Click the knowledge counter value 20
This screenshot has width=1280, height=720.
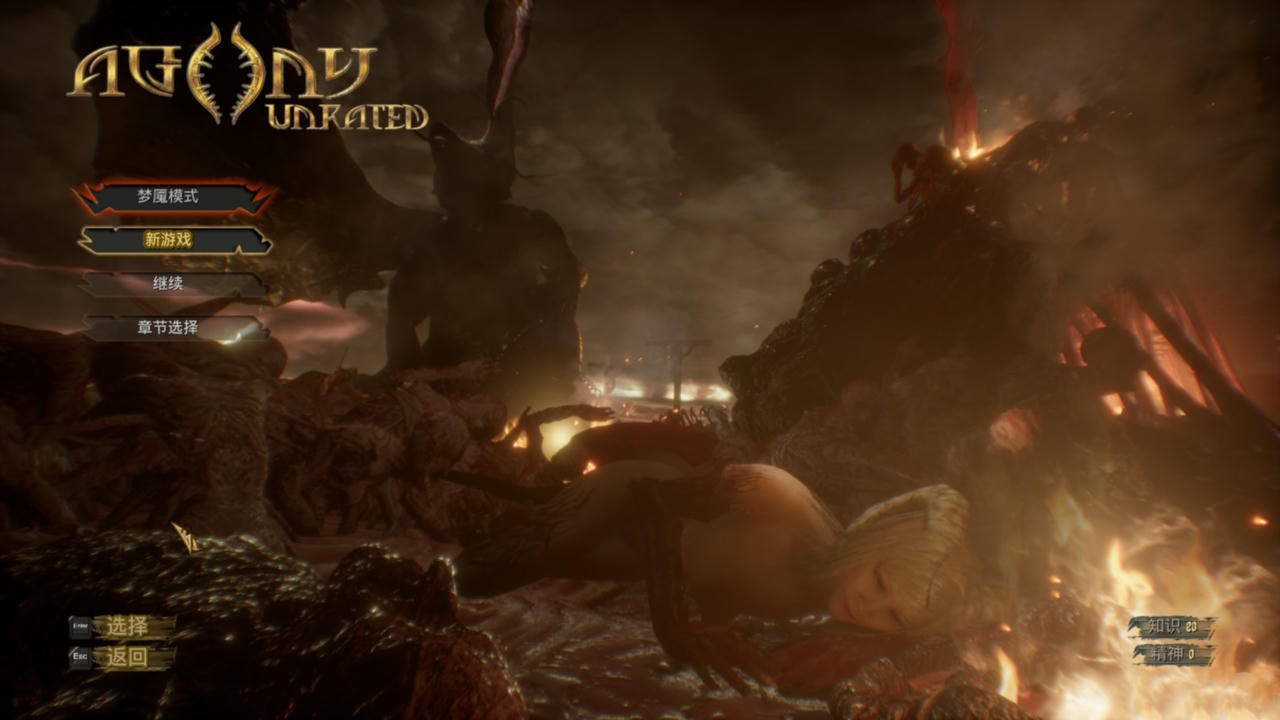(1192, 627)
